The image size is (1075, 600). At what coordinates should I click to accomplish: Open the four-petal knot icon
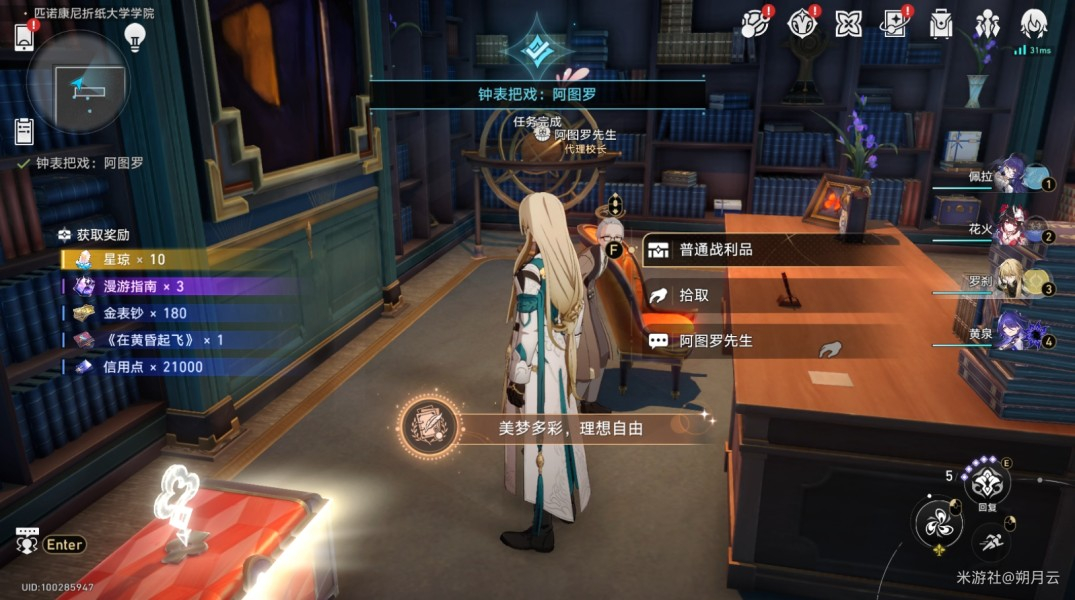(x=849, y=23)
